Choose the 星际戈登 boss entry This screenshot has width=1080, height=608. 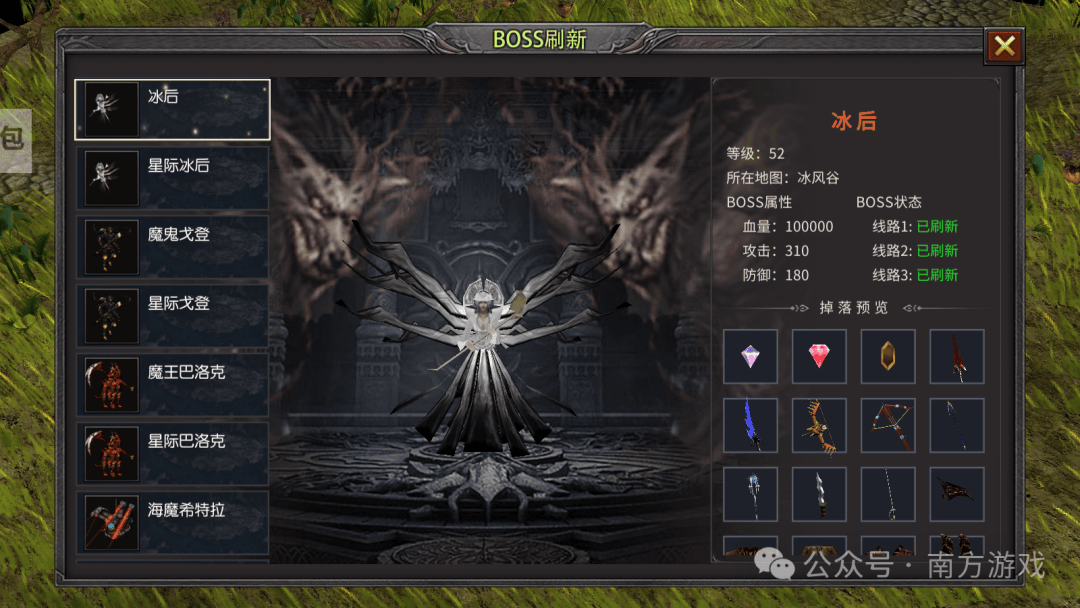(x=172, y=315)
